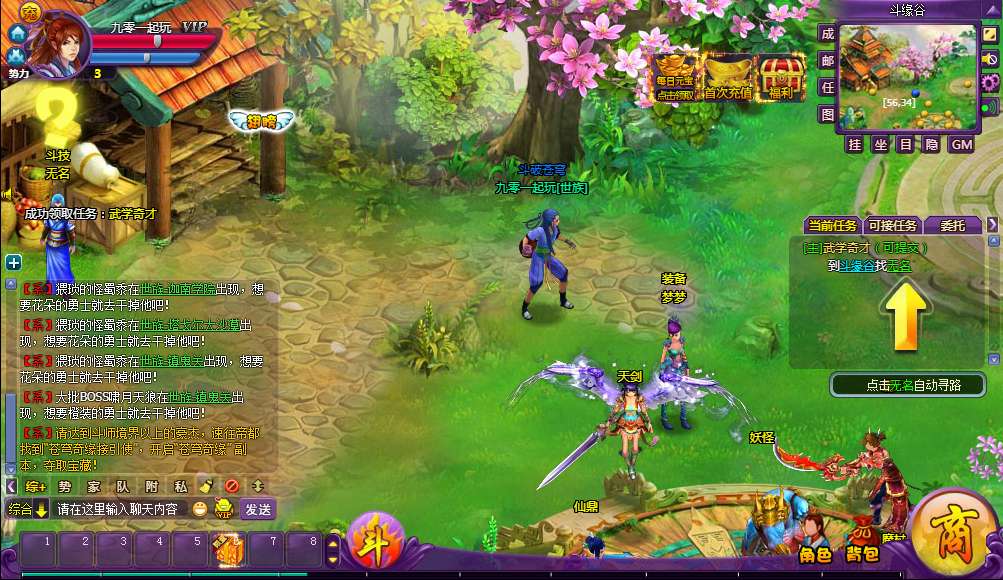Open the 邮 mail button
Viewport: 1003px width, 580px height.
click(x=828, y=61)
